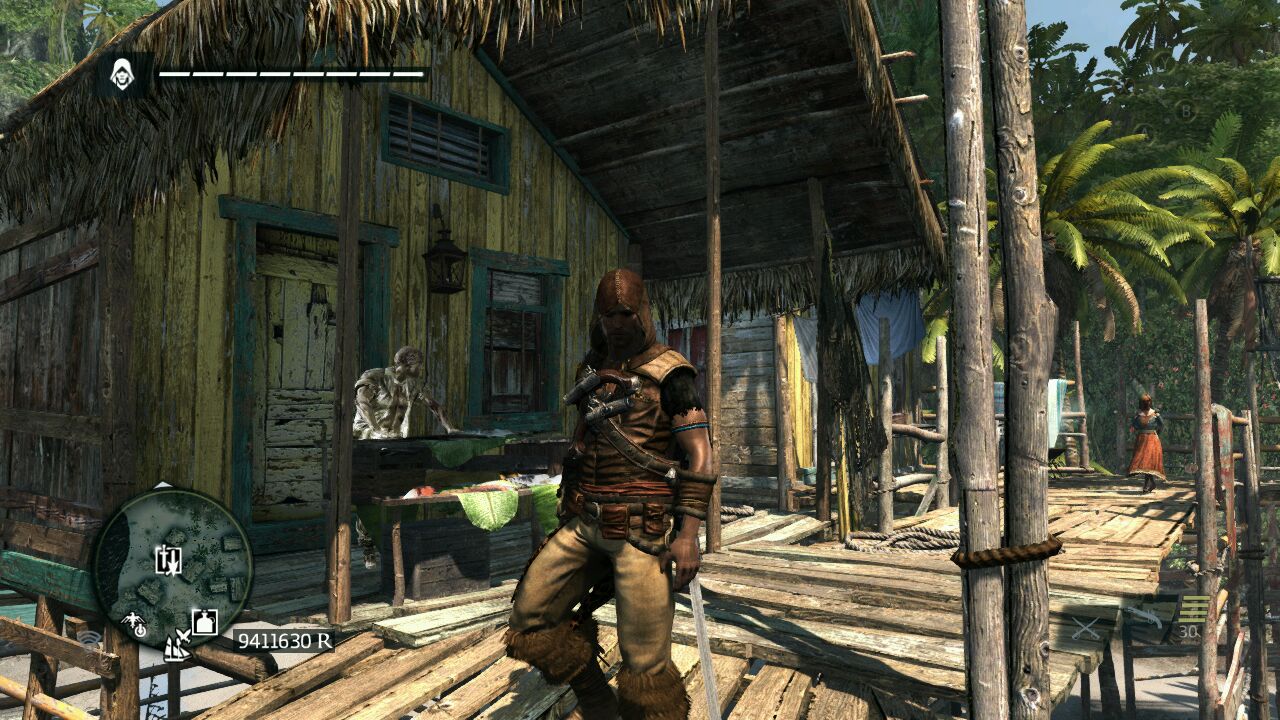Screen dimensions: 1280x720
Task: Select the flintlock pistol weapon slot
Action: point(1146,617)
